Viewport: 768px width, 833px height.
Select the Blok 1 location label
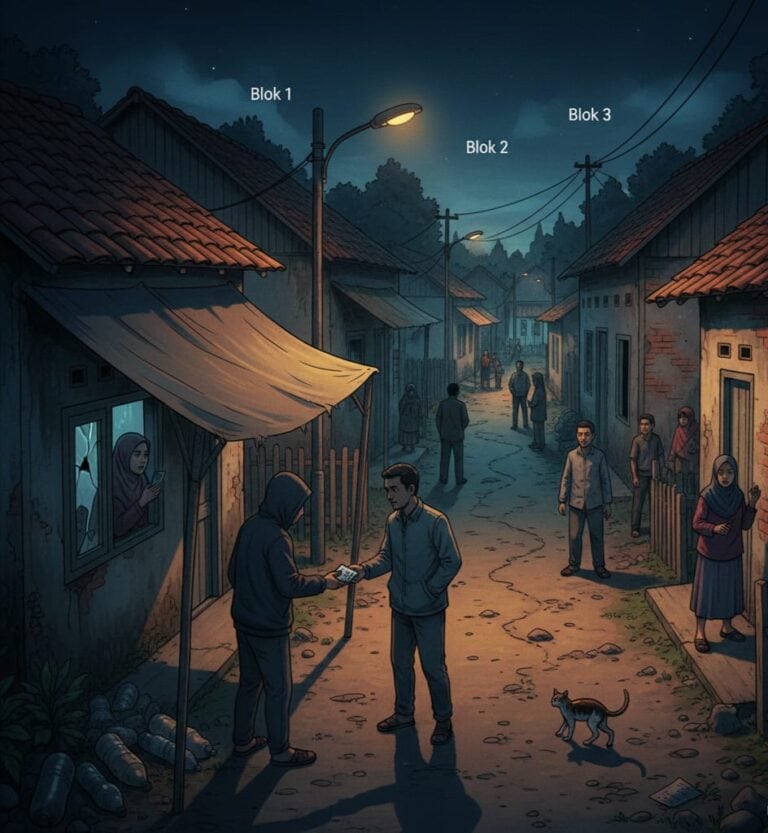pyautogui.click(x=271, y=94)
